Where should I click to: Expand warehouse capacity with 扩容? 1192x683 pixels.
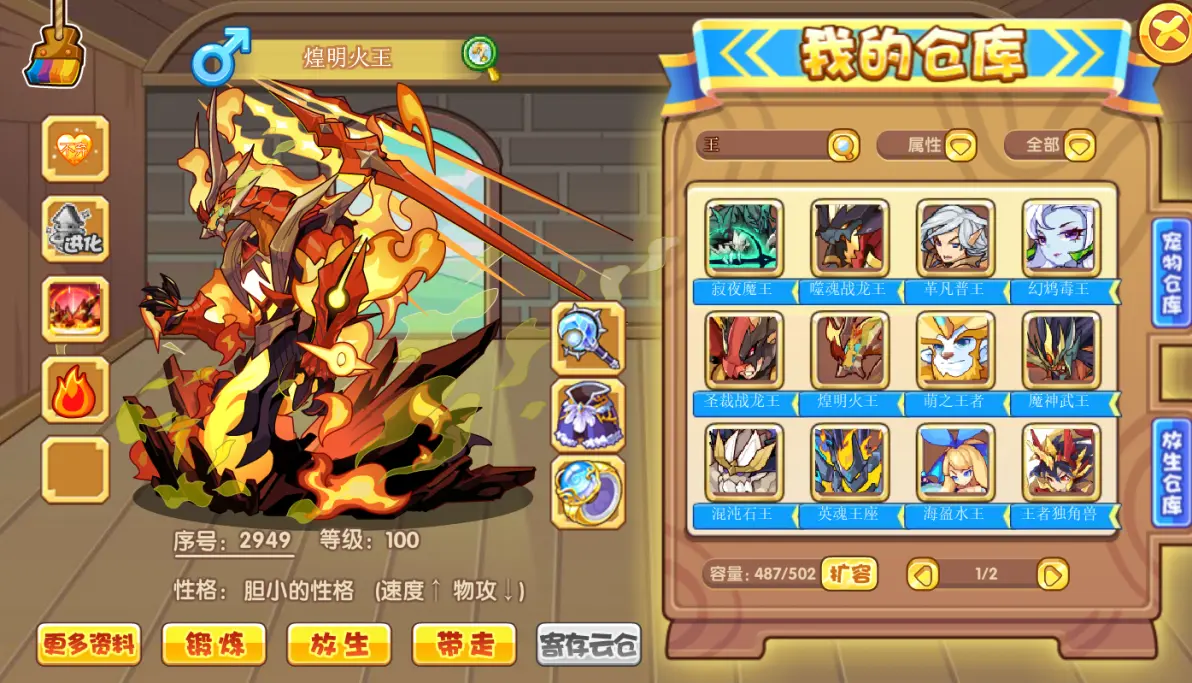coord(849,574)
